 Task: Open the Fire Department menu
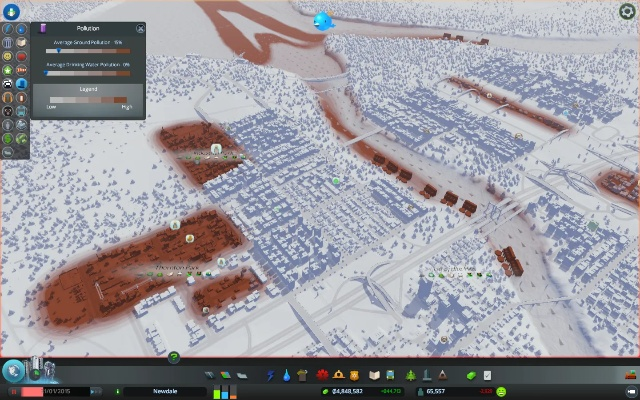point(340,374)
